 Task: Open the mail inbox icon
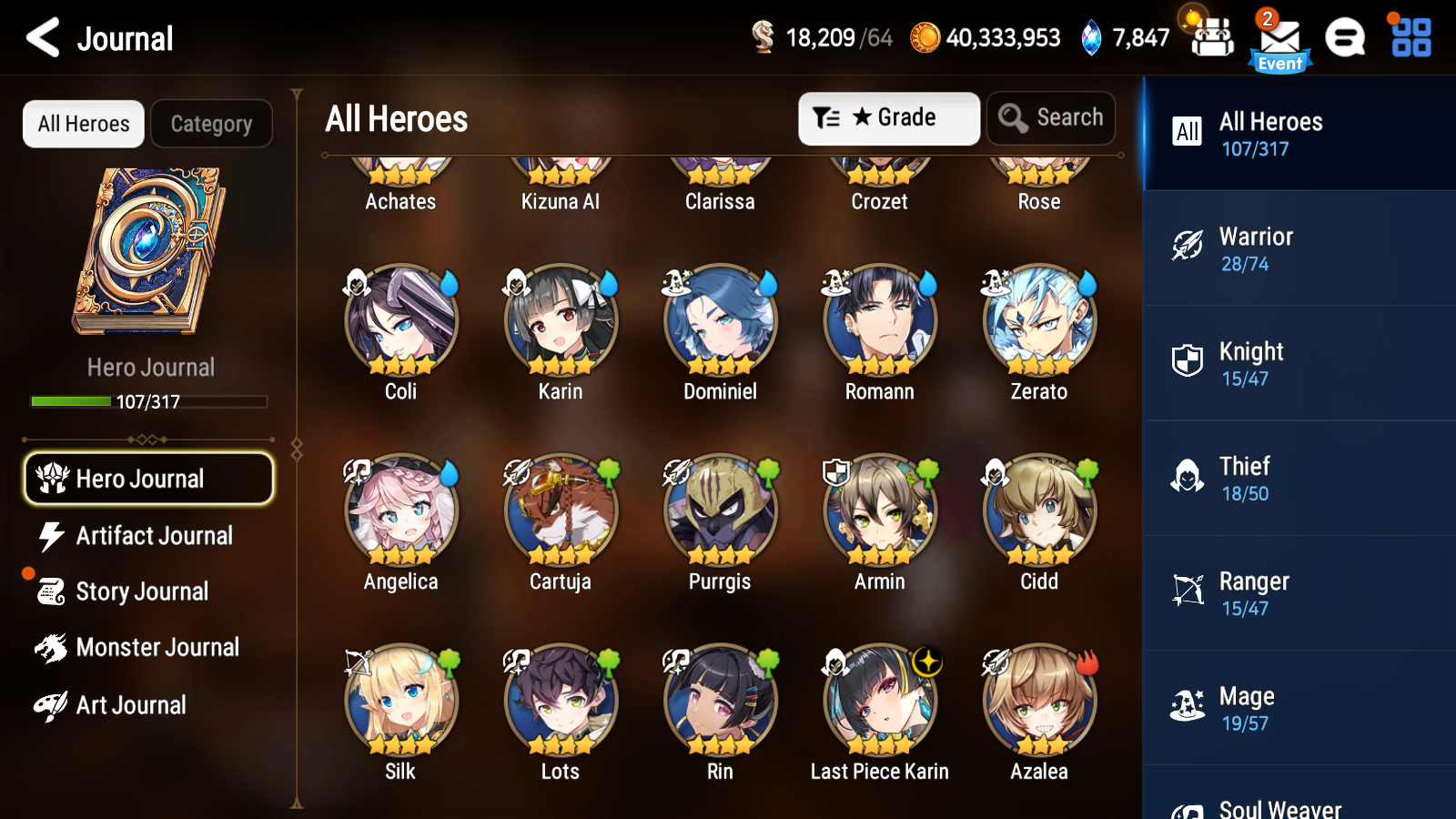1278,38
